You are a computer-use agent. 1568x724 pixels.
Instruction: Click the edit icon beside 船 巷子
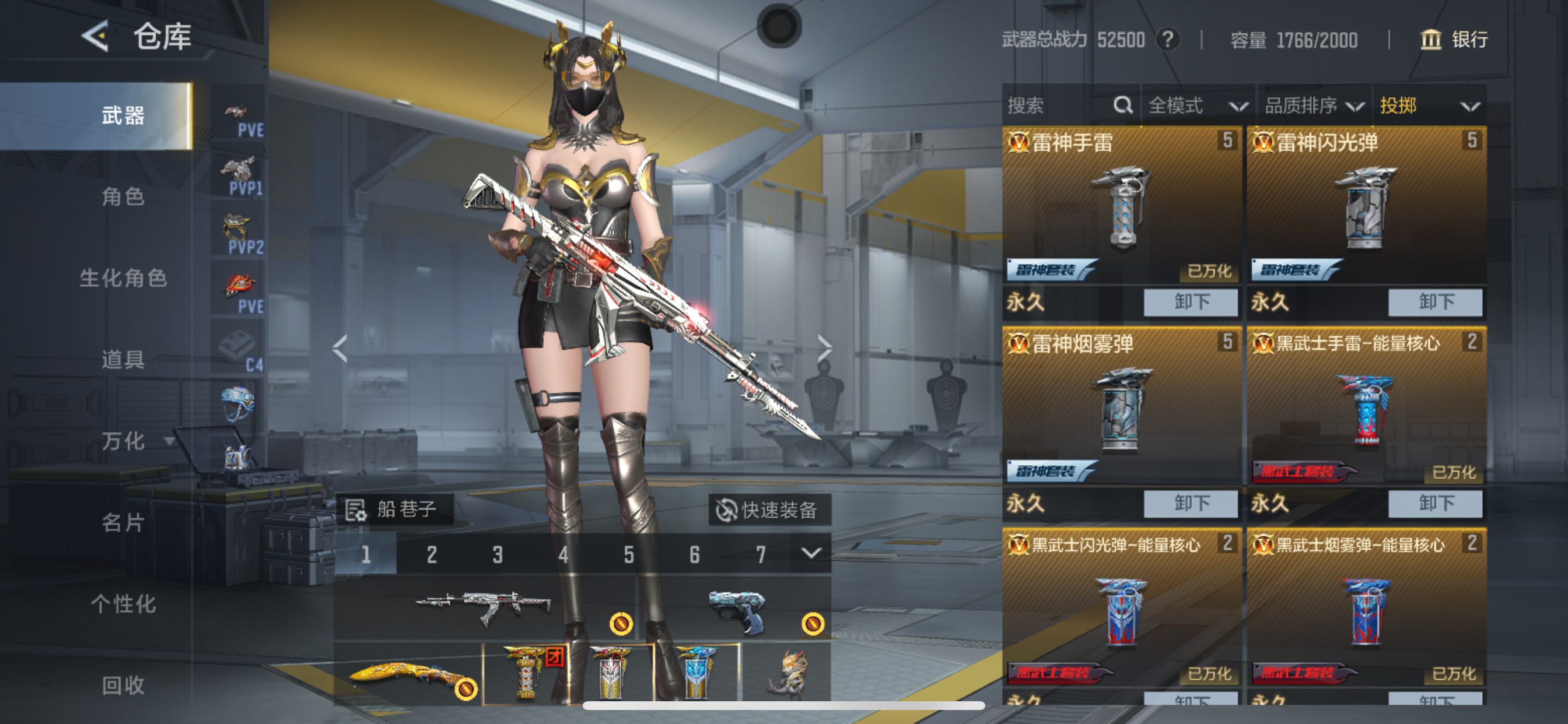tap(355, 511)
